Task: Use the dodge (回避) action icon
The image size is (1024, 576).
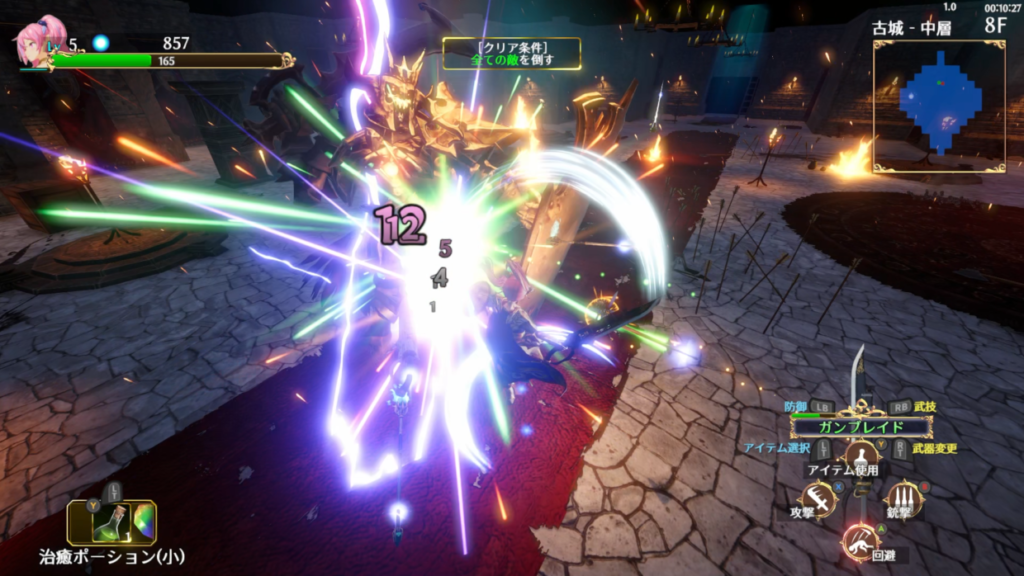Action: (x=858, y=541)
